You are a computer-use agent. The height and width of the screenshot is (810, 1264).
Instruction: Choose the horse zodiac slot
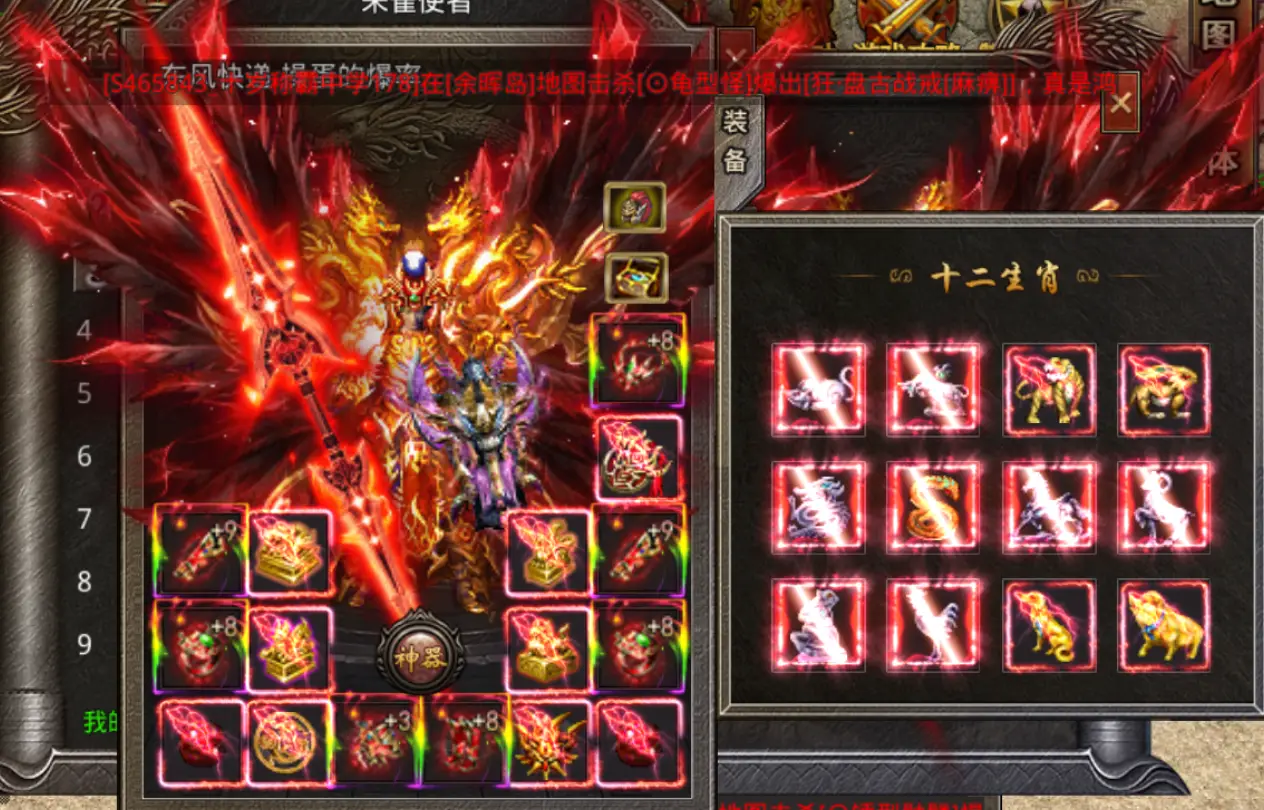click(x=1049, y=507)
